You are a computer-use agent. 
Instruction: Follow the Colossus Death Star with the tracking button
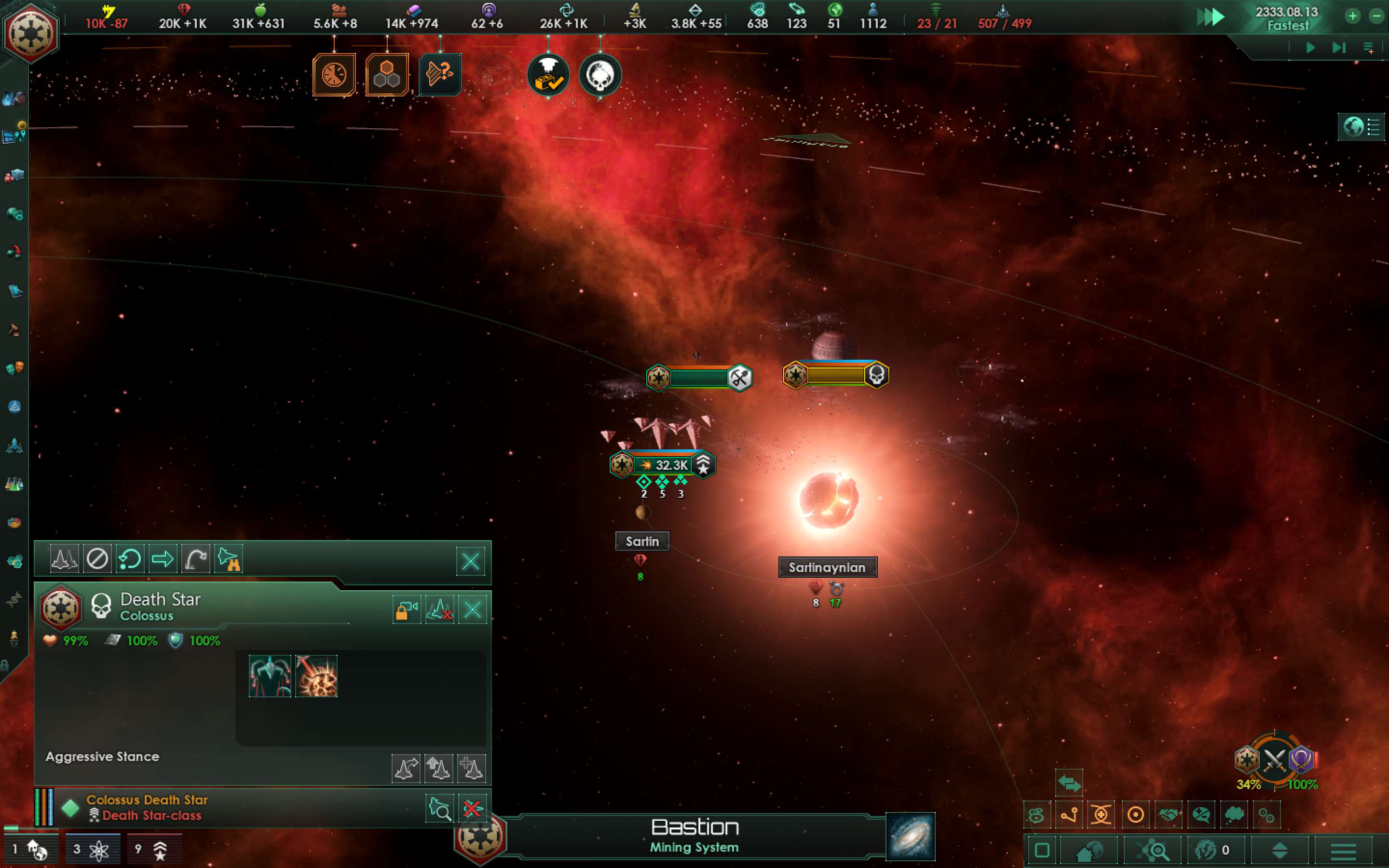(440, 808)
